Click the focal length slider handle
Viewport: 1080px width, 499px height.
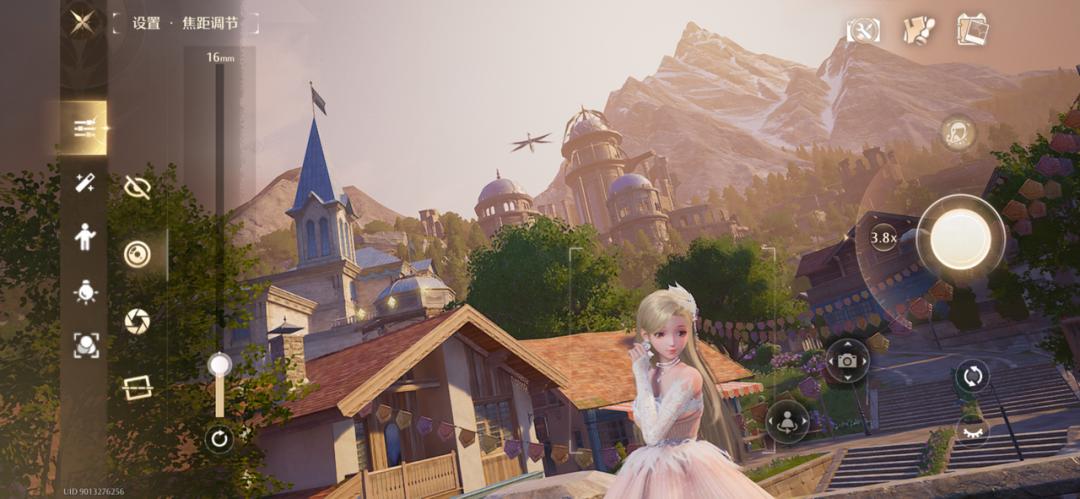(x=219, y=365)
